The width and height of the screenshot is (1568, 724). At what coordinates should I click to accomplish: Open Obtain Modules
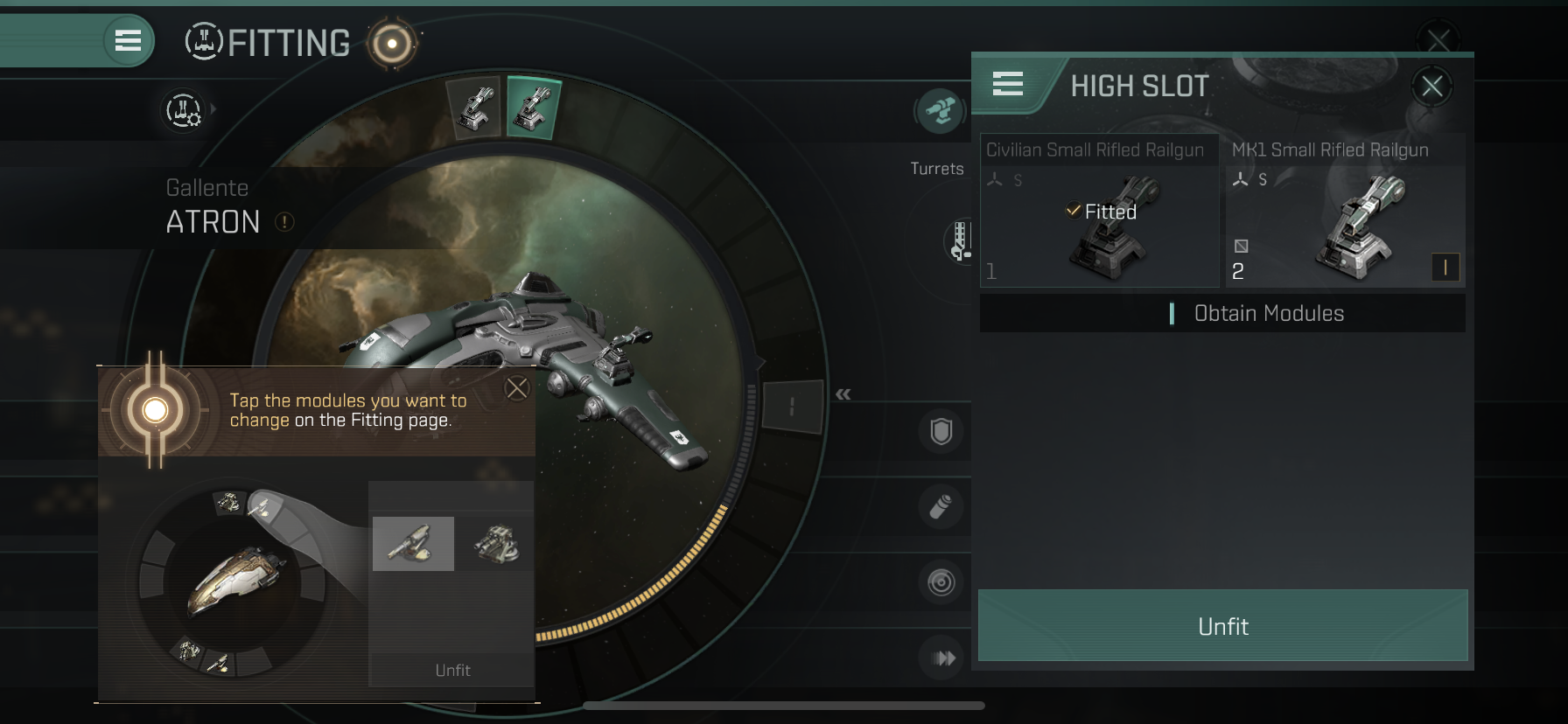coord(1268,313)
